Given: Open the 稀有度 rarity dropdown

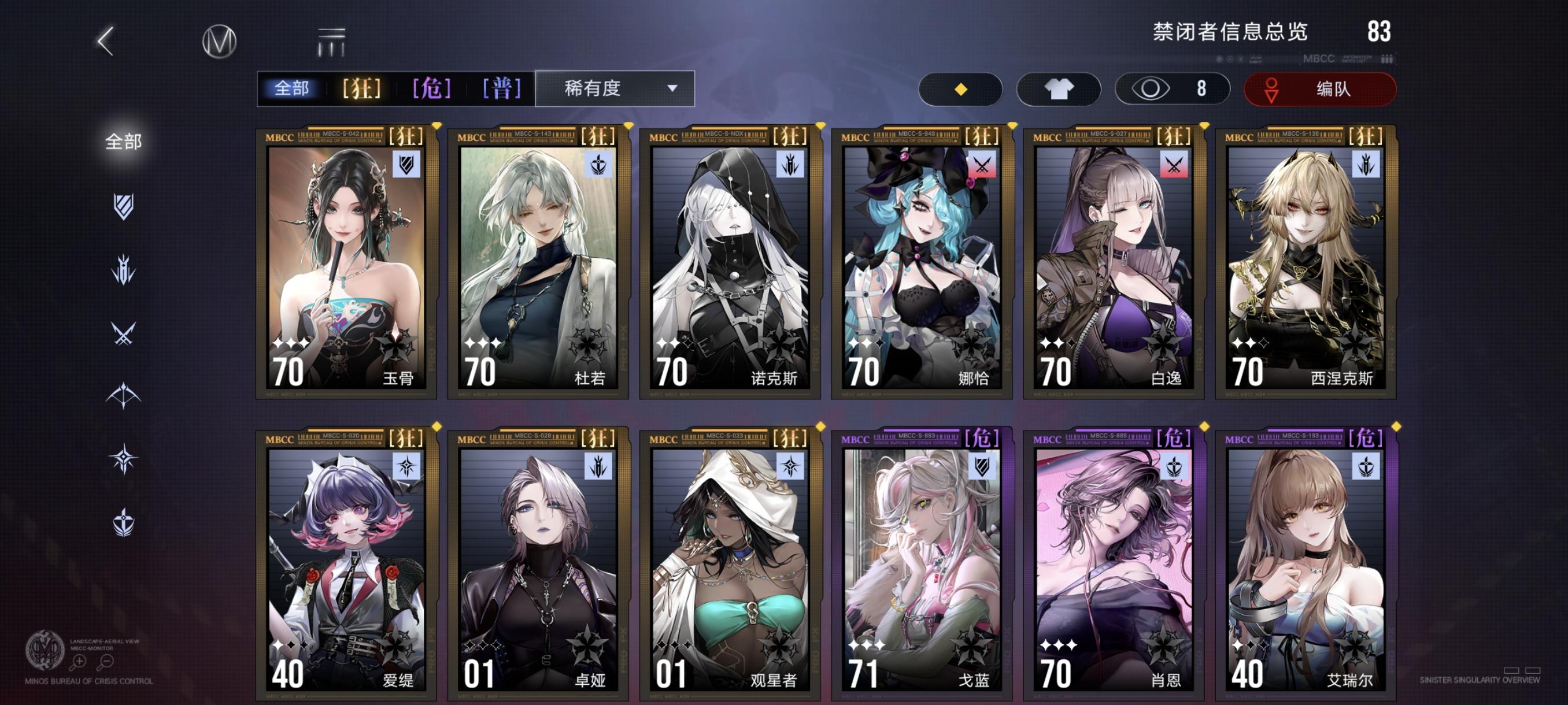Looking at the screenshot, I should pos(615,88).
